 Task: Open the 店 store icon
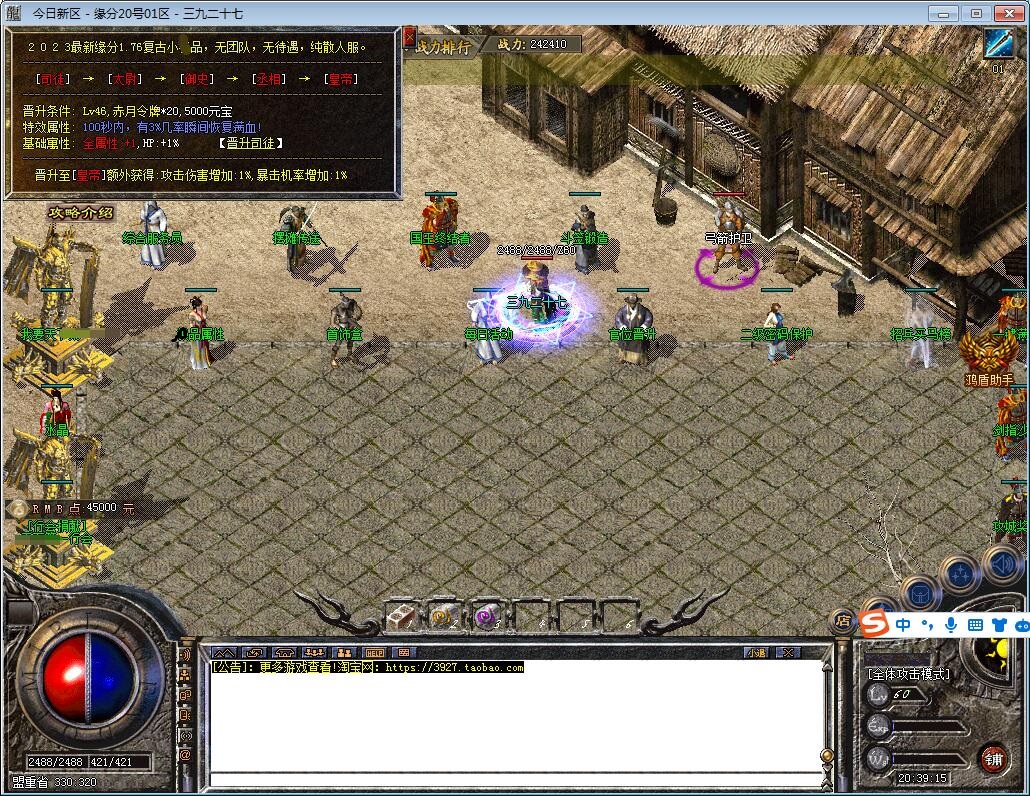click(x=843, y=620)
